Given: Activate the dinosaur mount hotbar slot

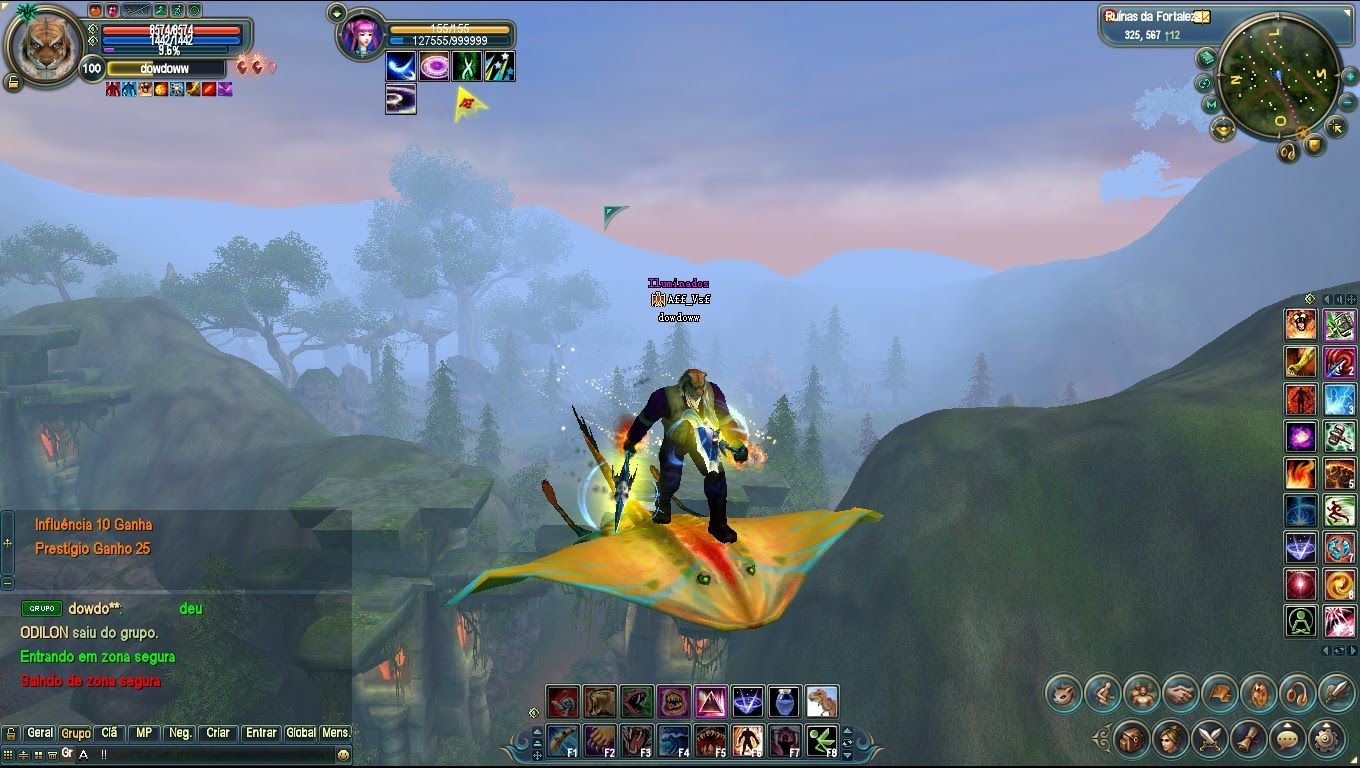Looking at the screenshot, I should (x=822, y=702).
